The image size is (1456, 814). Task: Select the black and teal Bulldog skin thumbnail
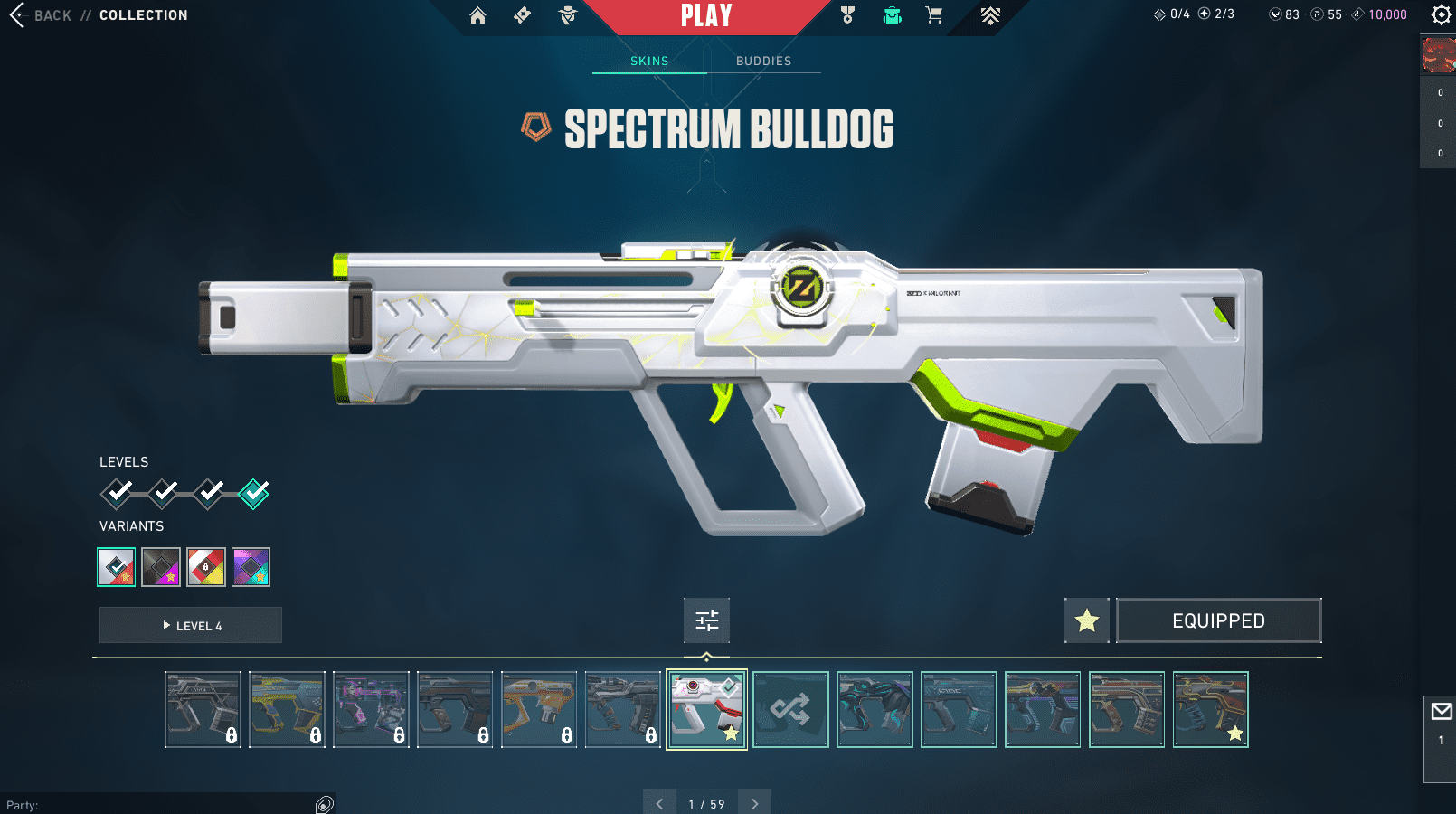tap(875, 710)
